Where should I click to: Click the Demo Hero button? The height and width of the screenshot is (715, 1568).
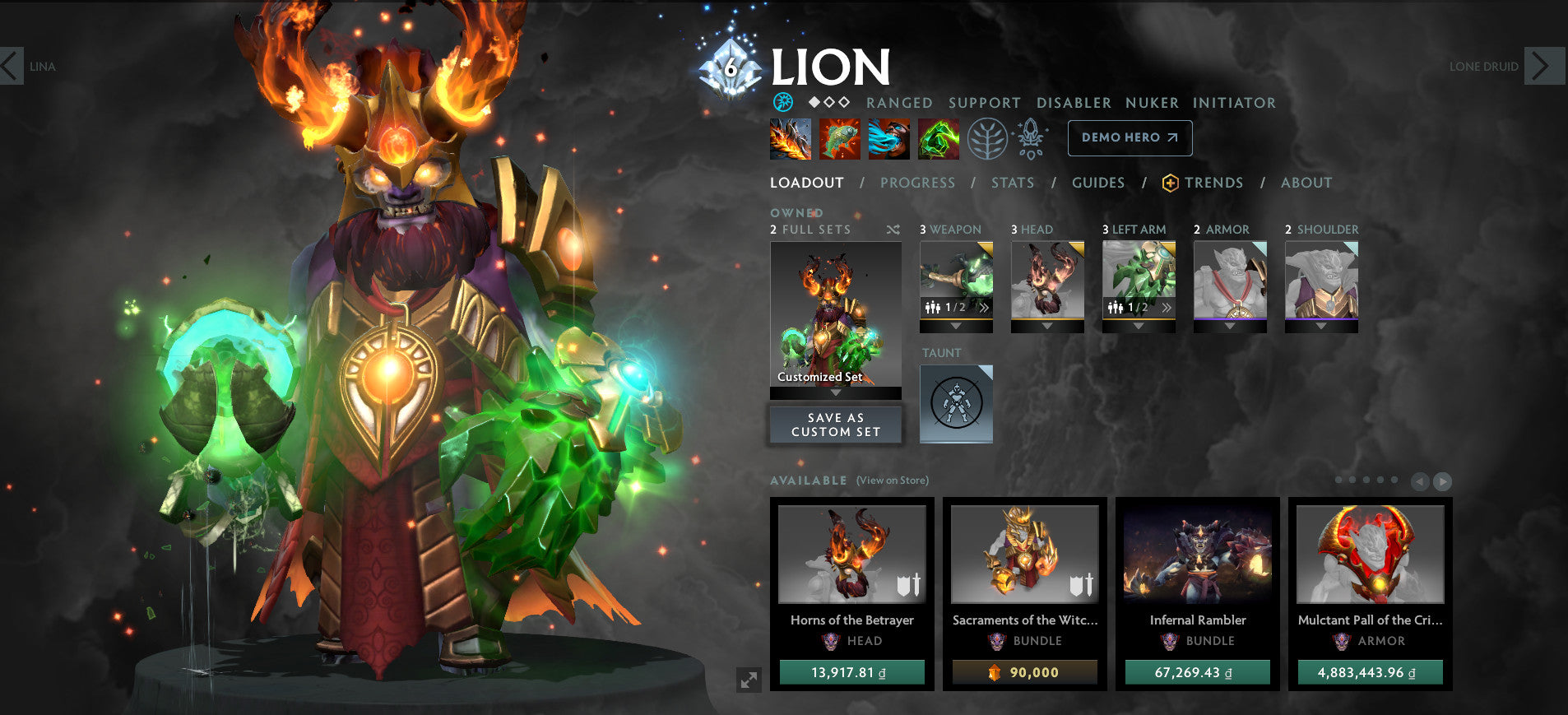1130,138
